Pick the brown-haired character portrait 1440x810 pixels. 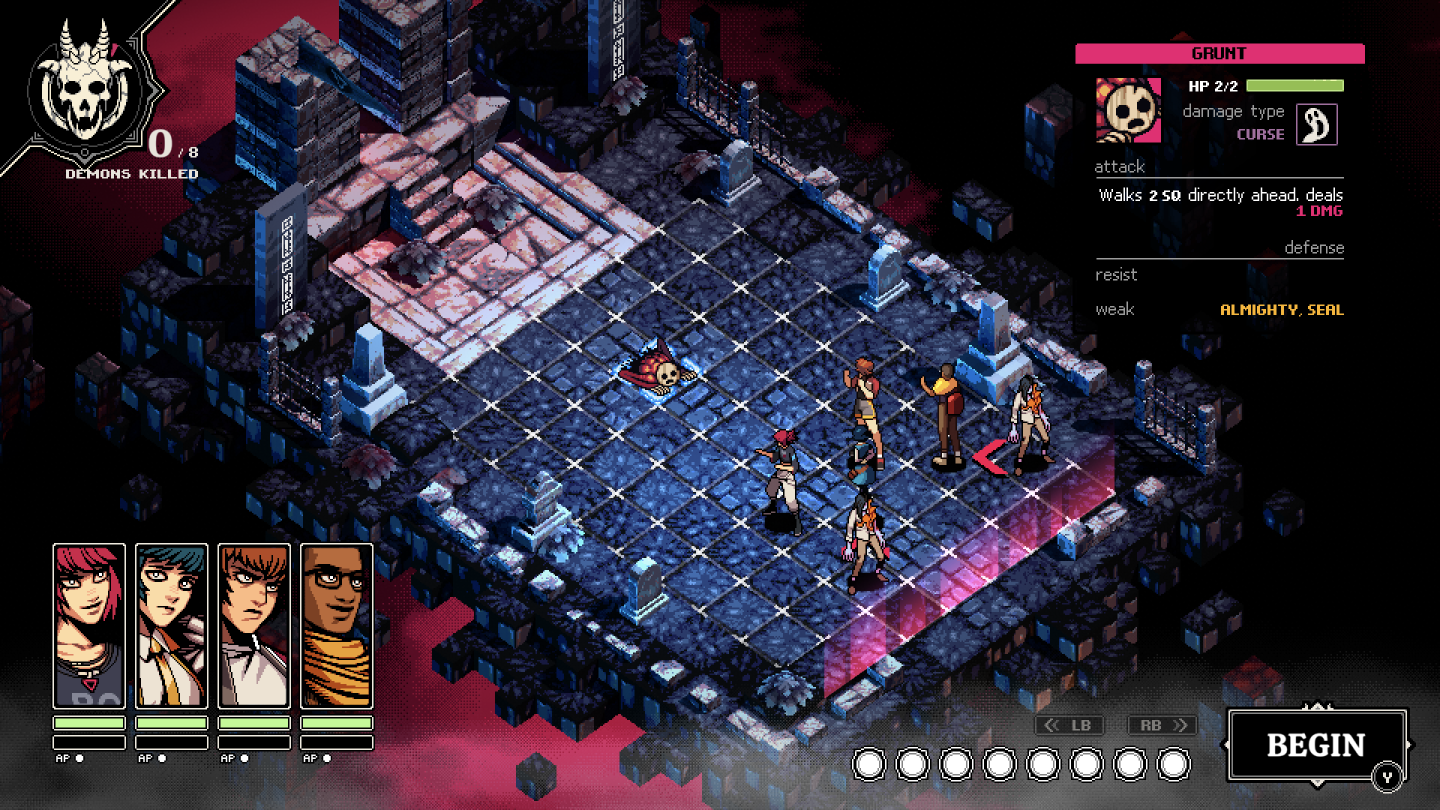coord(254,625)
